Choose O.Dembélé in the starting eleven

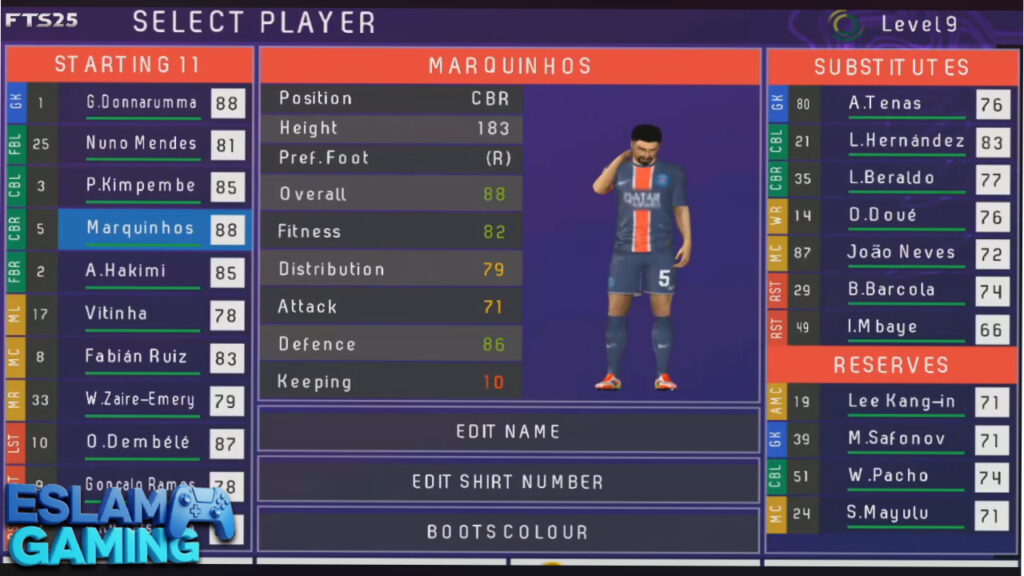[x=140, y=442]
